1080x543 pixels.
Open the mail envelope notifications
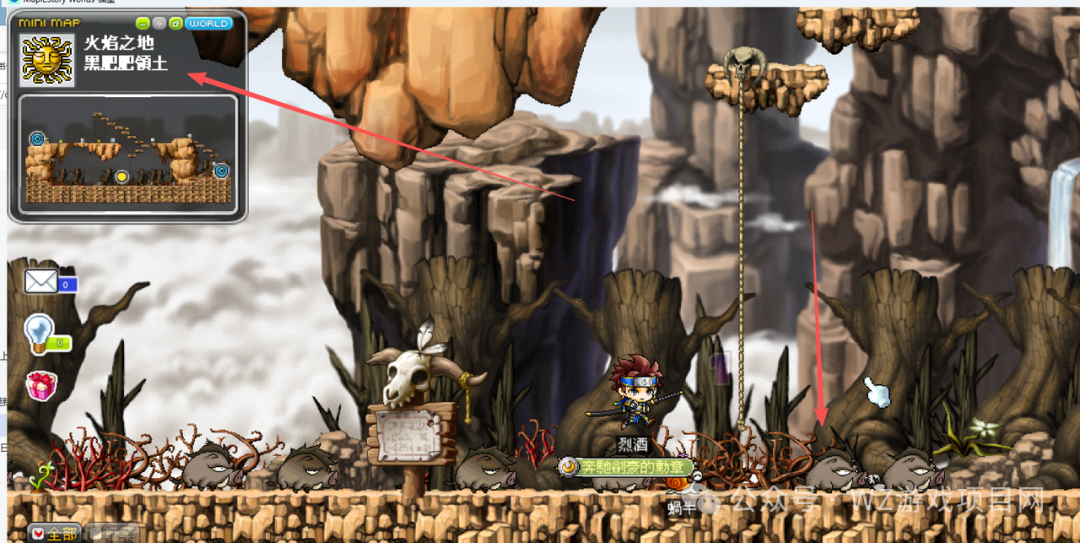[42, 281]
